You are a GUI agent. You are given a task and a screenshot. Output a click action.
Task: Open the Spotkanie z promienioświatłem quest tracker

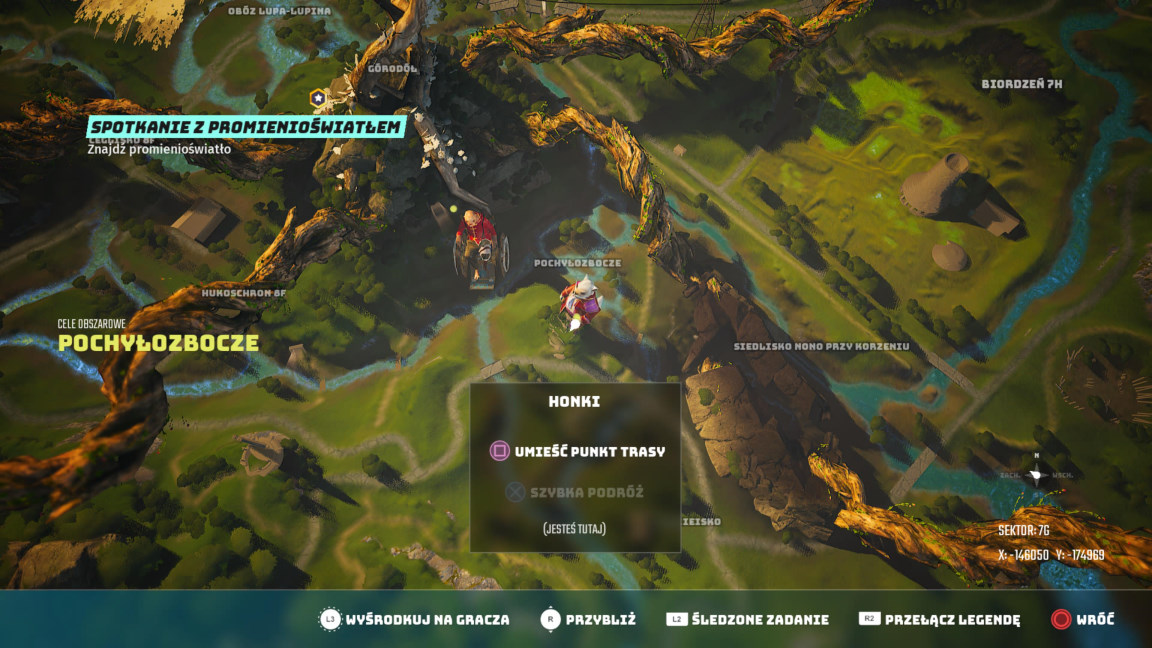coord(246,127)
